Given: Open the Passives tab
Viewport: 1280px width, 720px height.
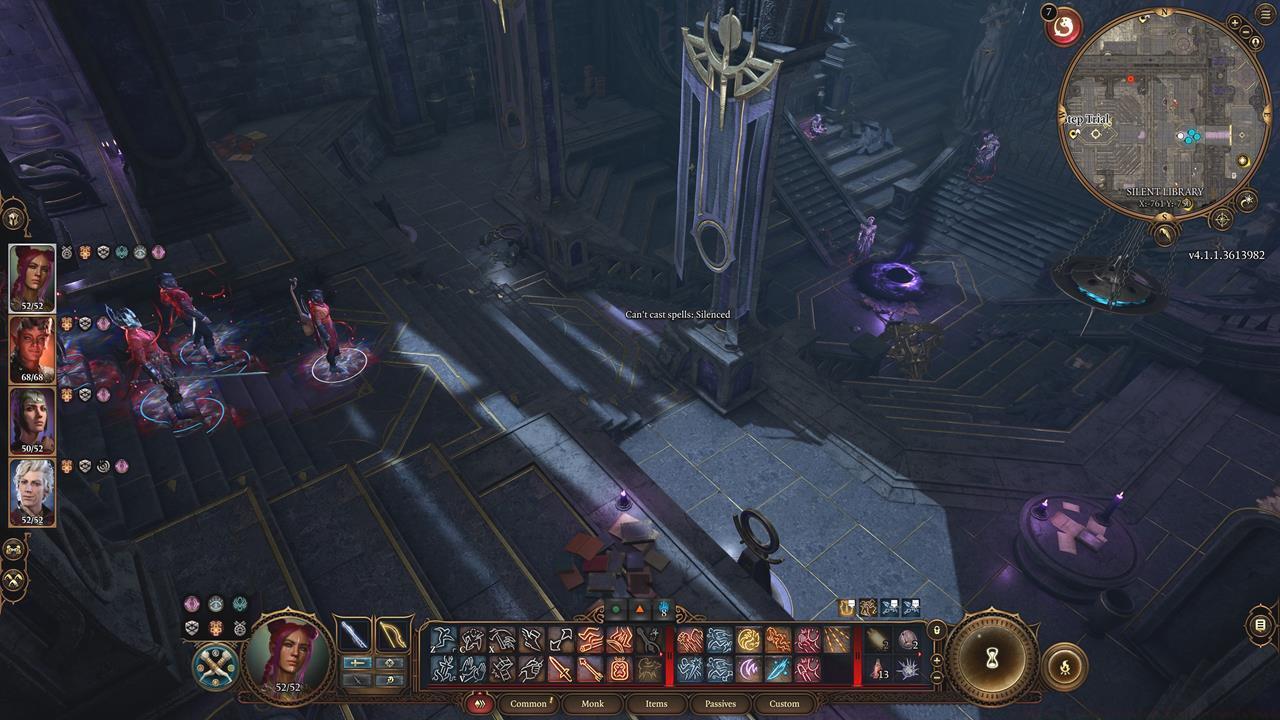Looking at the screenshot, I should pyautogui.click(x=720, y=704).
